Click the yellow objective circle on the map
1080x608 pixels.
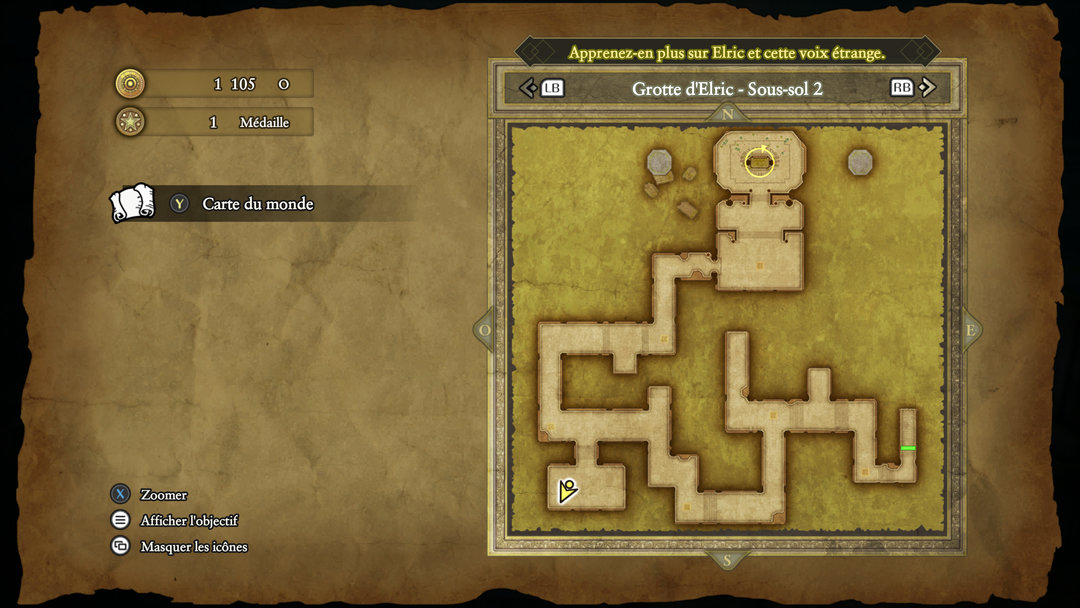click(x=760, y=161)
